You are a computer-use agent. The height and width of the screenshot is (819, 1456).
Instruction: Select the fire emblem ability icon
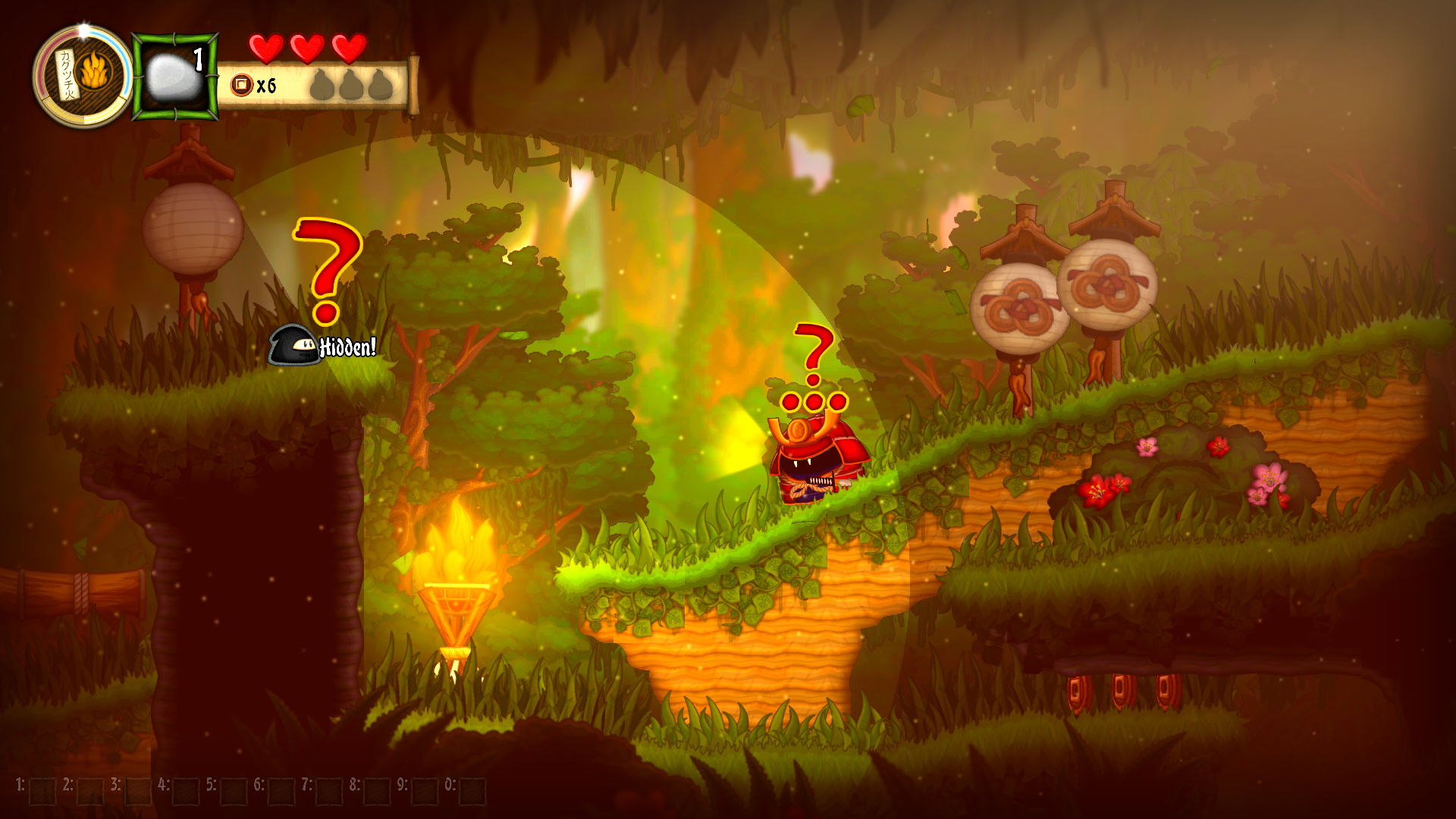(94, 74)
